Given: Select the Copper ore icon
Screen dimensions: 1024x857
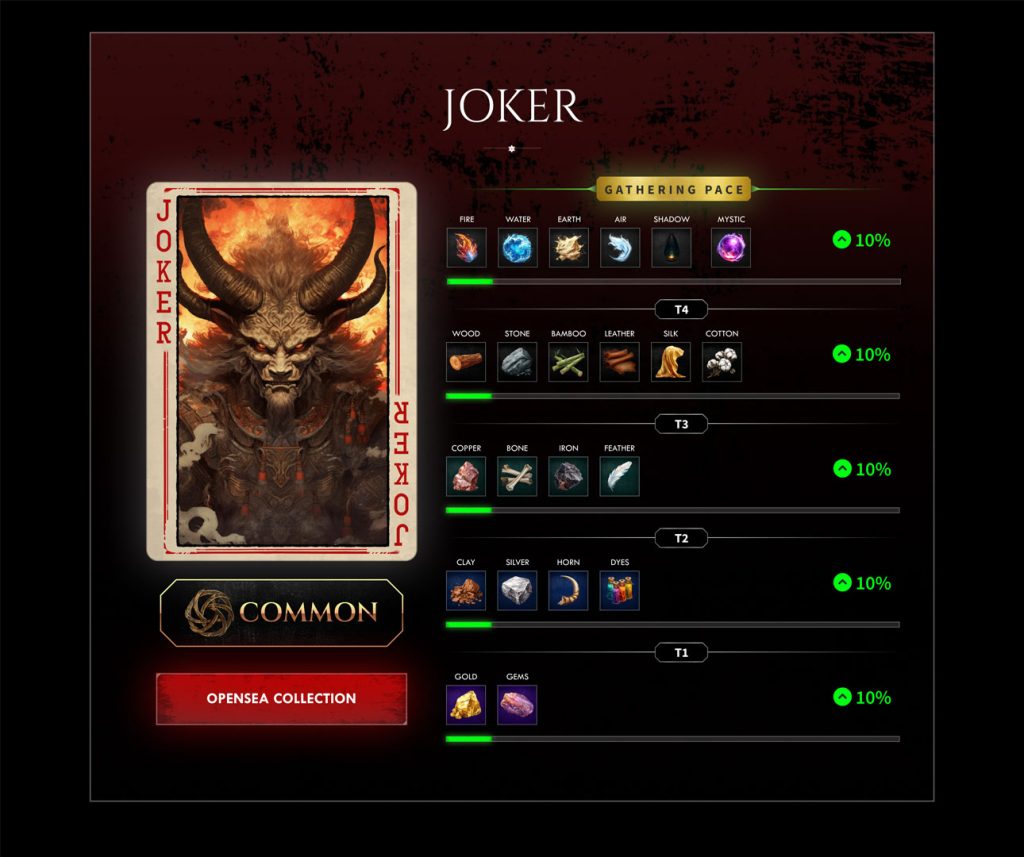Looking at the screenshot, I should point(466,476).
